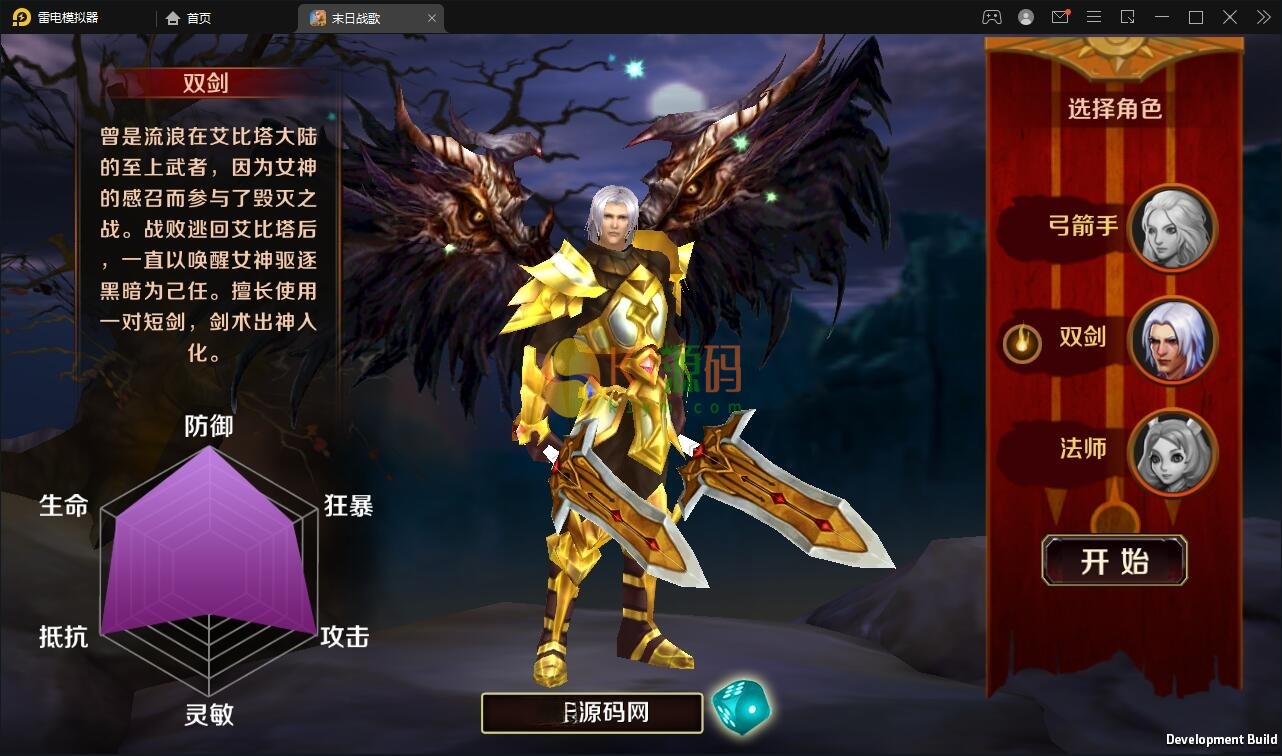Click the LDPlayer logo icon

point(22,17)
